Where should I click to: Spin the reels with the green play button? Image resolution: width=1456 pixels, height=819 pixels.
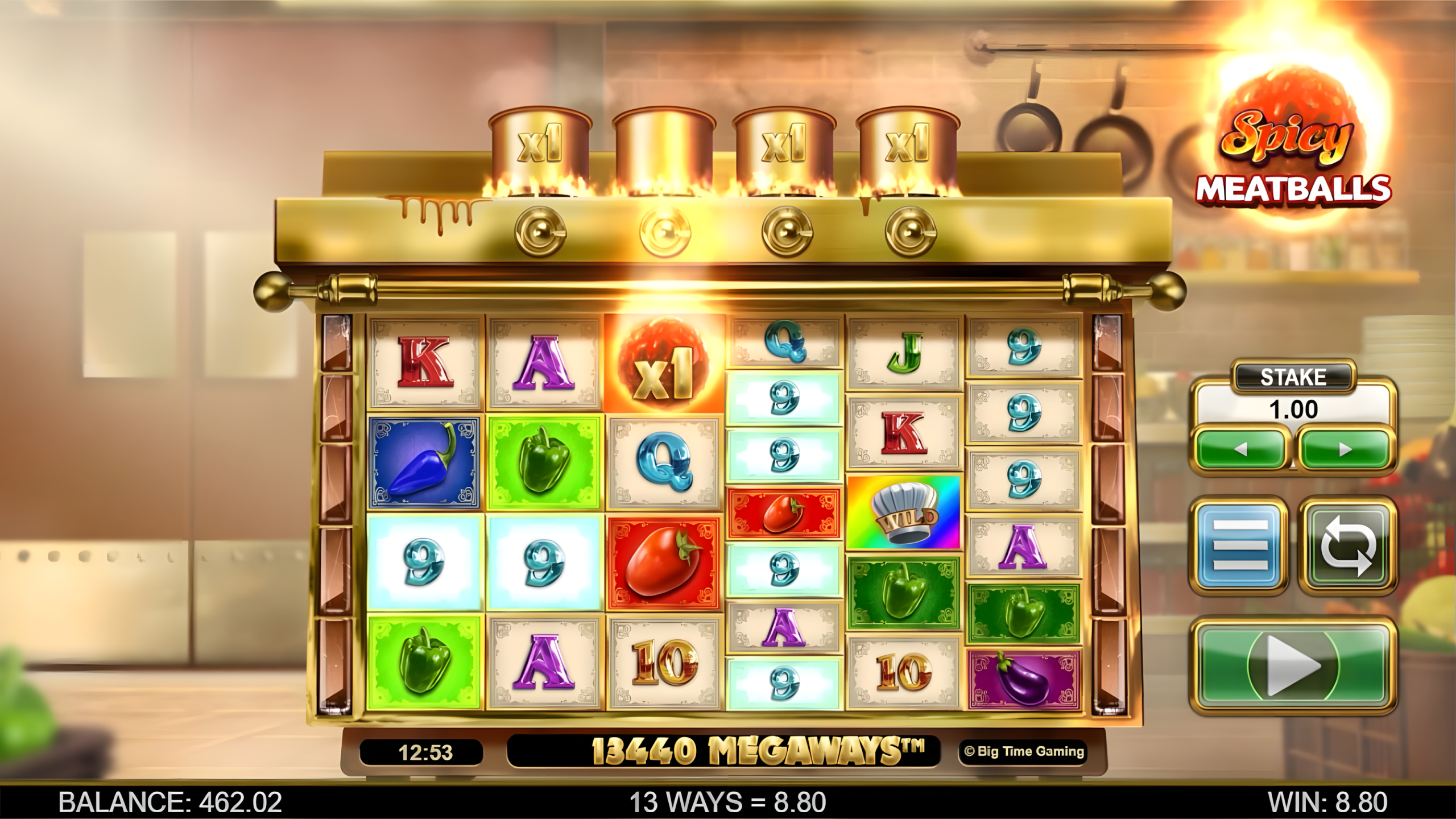coord(1293,664)
